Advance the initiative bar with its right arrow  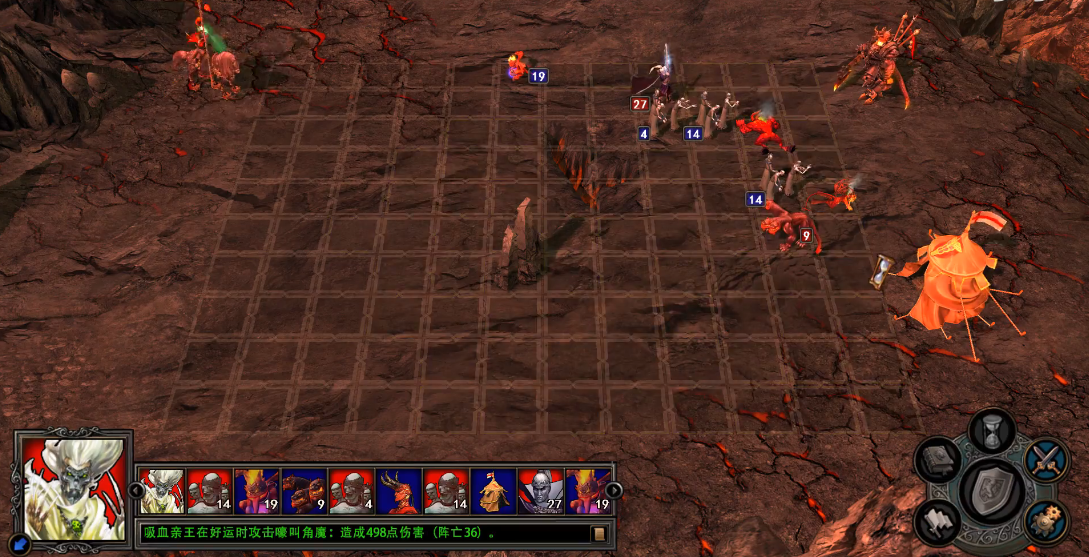click(x=614, y=490)
